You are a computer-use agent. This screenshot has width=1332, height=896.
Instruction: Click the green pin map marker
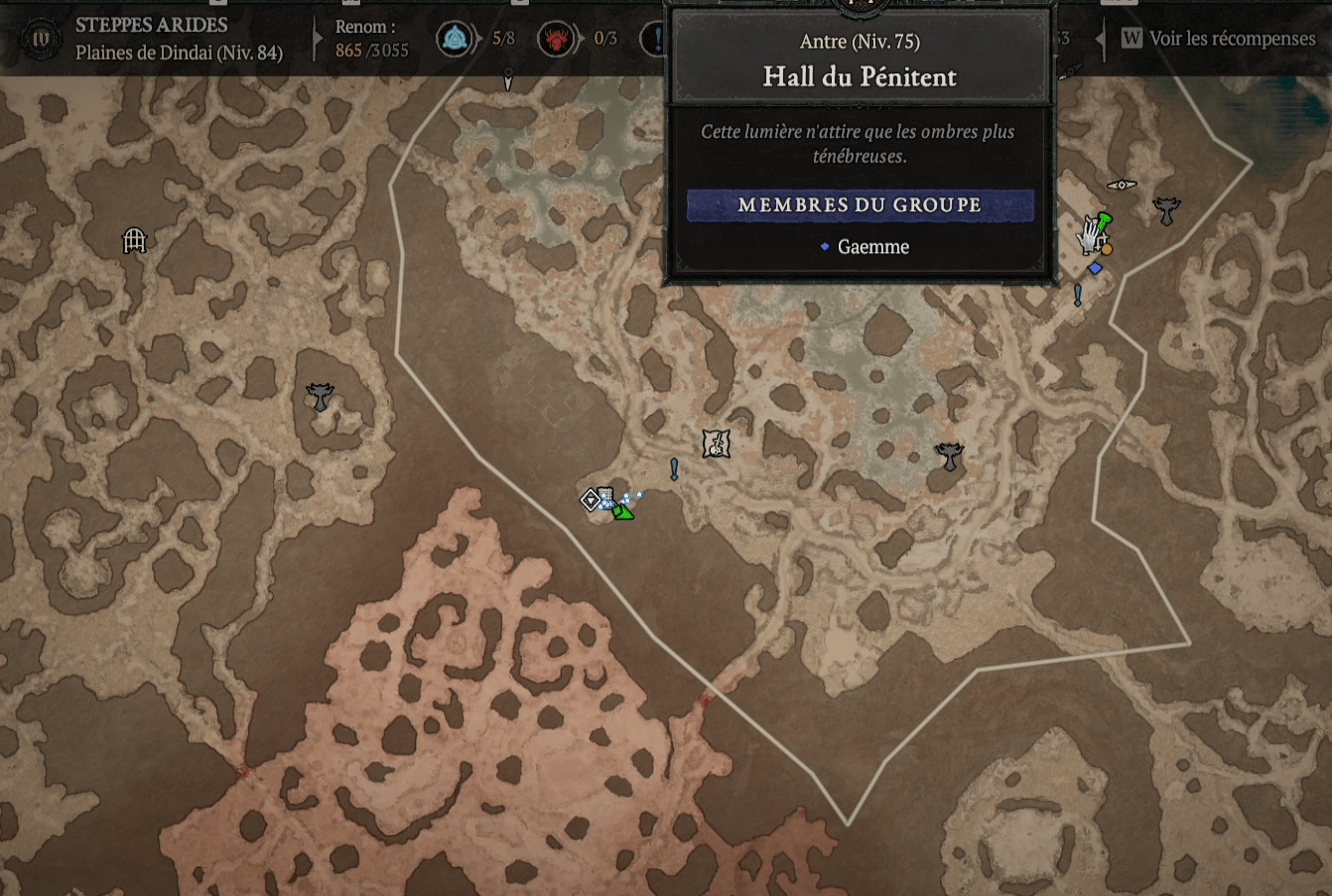point(1104,220)
